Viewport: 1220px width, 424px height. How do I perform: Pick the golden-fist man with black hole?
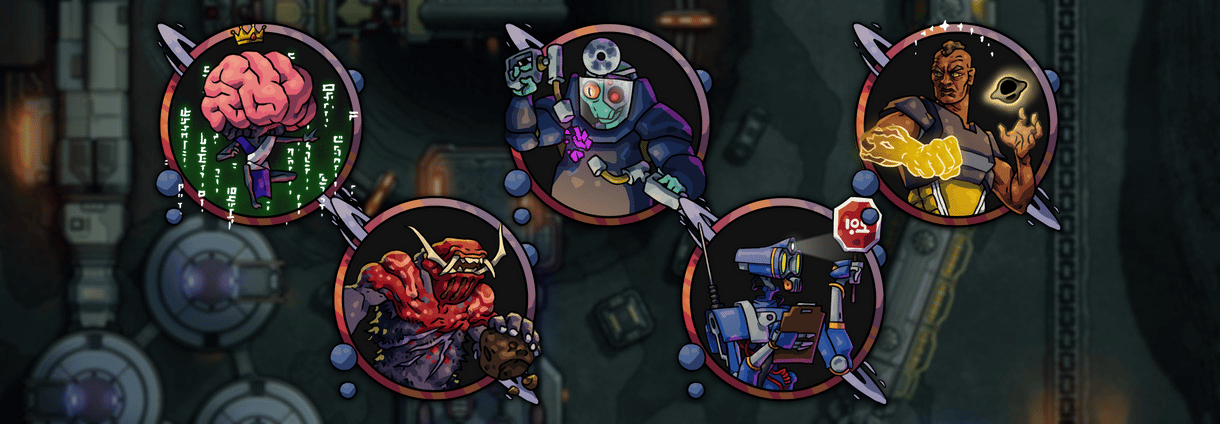(x=957, y=120)
